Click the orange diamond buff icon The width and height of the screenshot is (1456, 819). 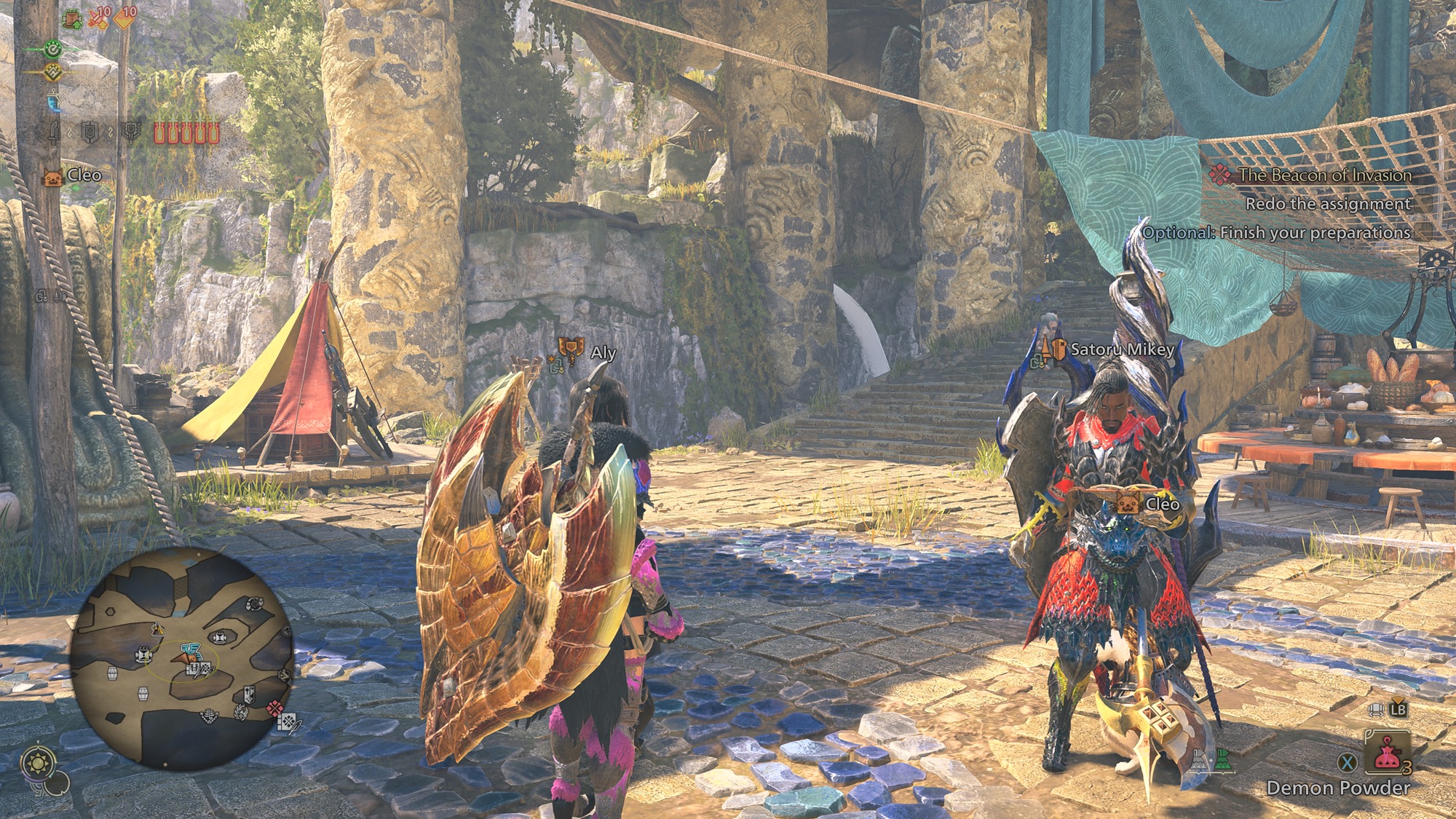click(124, 17)
